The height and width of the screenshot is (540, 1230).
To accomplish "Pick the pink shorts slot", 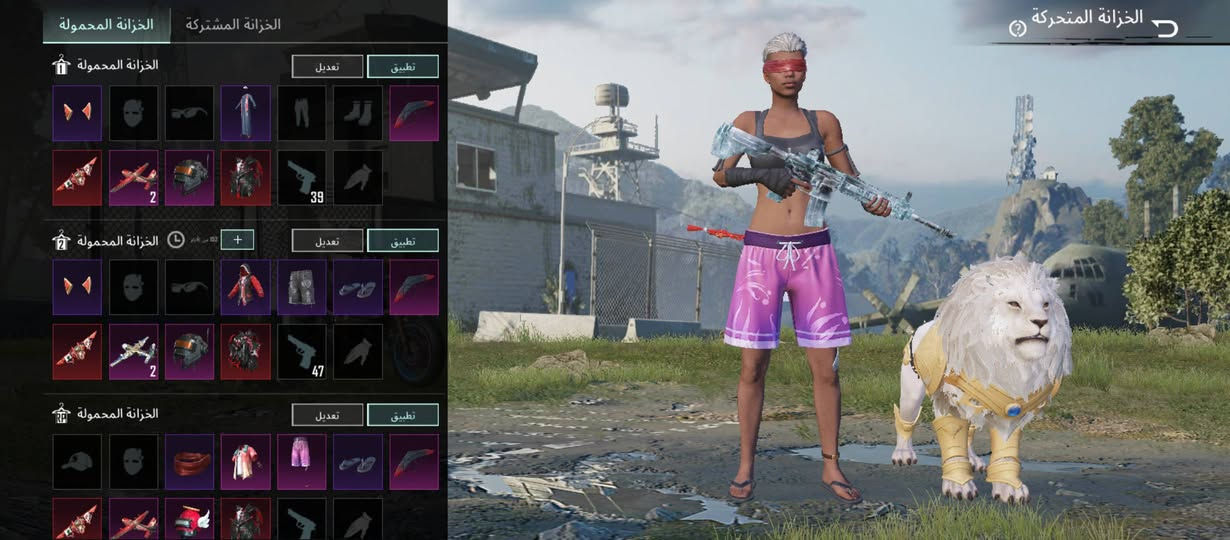I will pyautogui.click(x=301, y=461).
